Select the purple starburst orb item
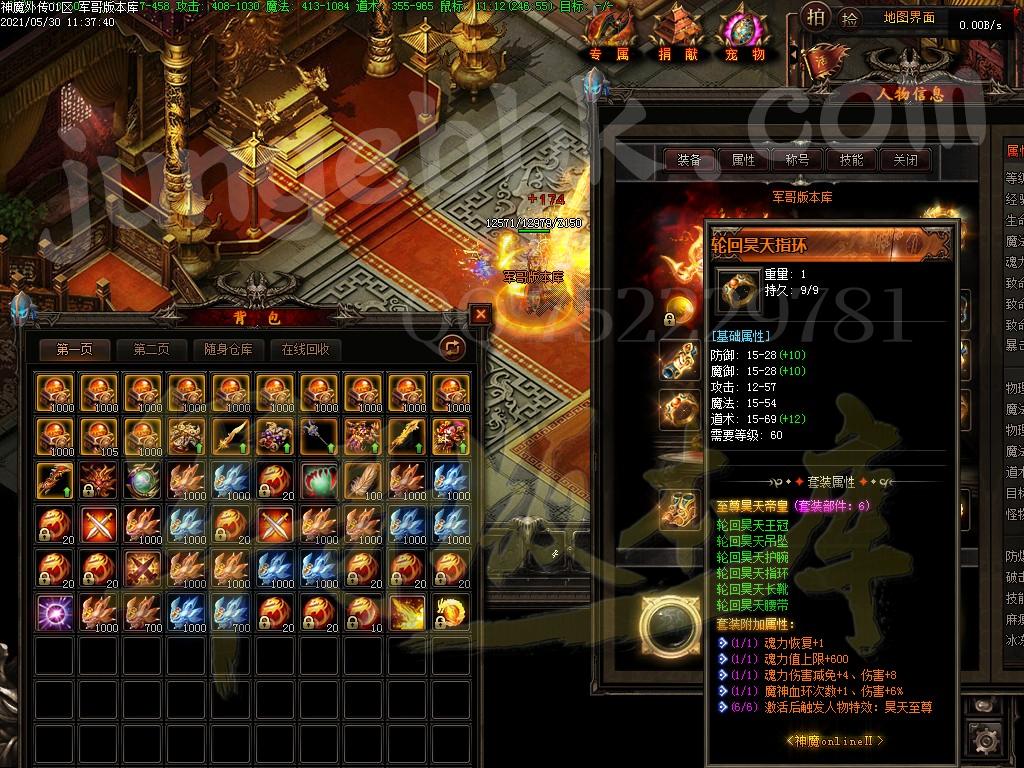Image resolution: width=1024 pixels, height=768 pixels. pos(54,611)
